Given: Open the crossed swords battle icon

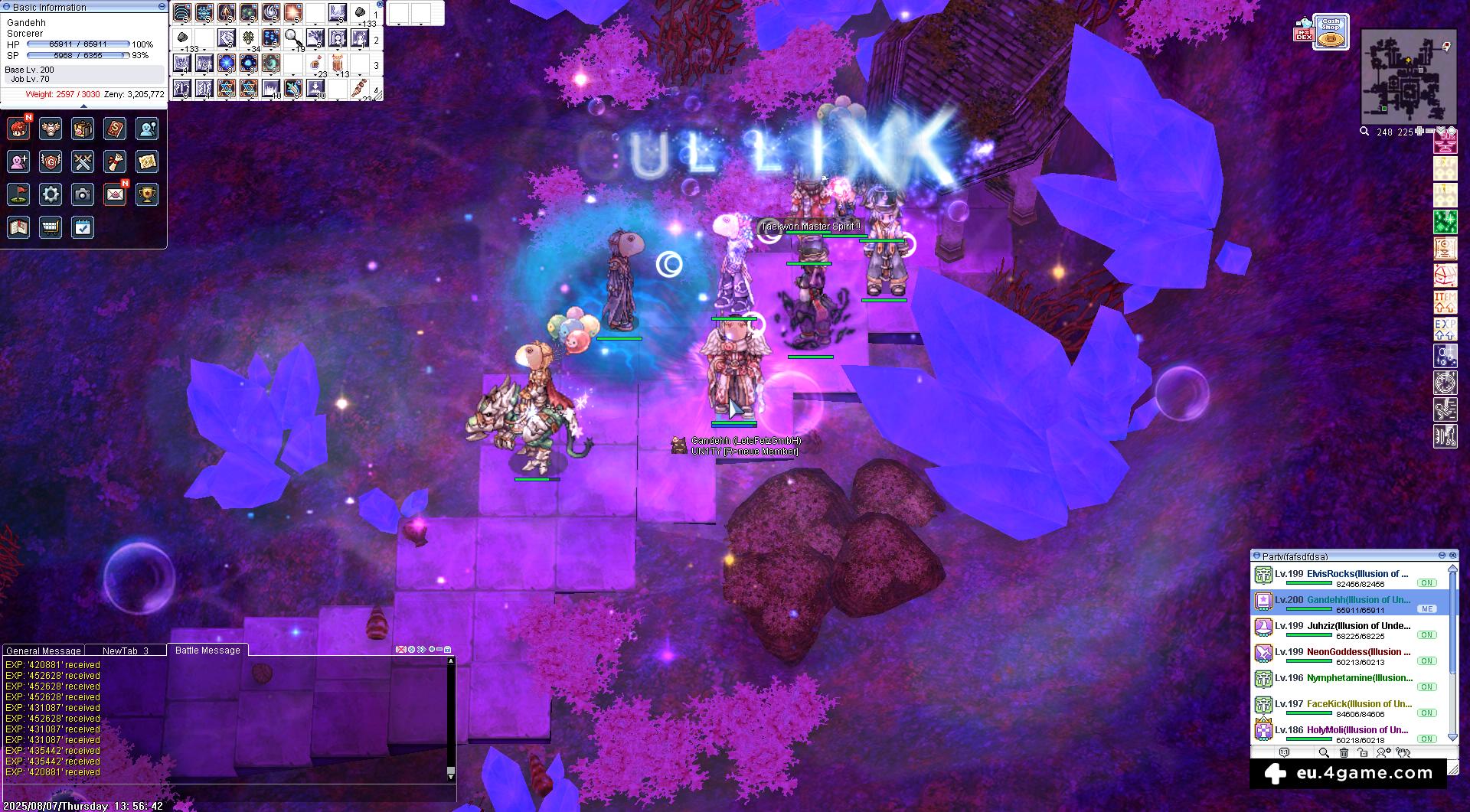Looking at the screenshot, I should click(83, 161).
